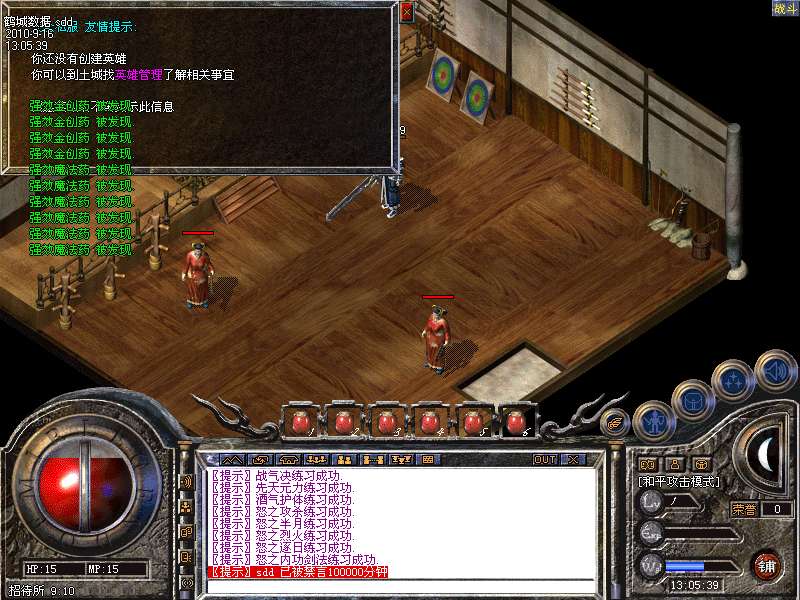This screenshot has height=600, width=800.
Task: Use the potion in belt slot 1
Action: pyautogui.click(x=298, y=422)
